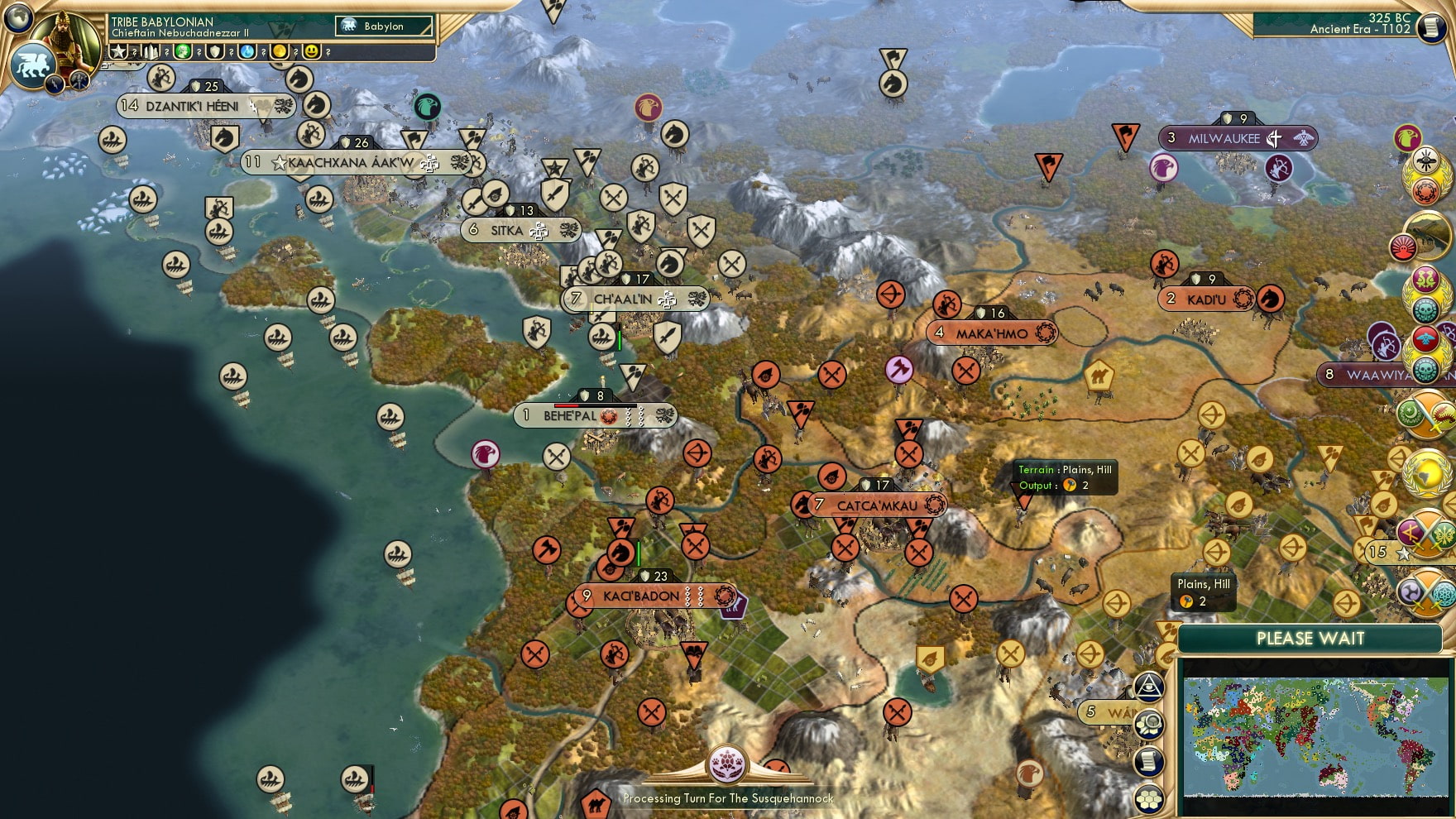Click the winged lion civilization emblem
Viewport: 1456px width, 819px height.
[32, 65]
